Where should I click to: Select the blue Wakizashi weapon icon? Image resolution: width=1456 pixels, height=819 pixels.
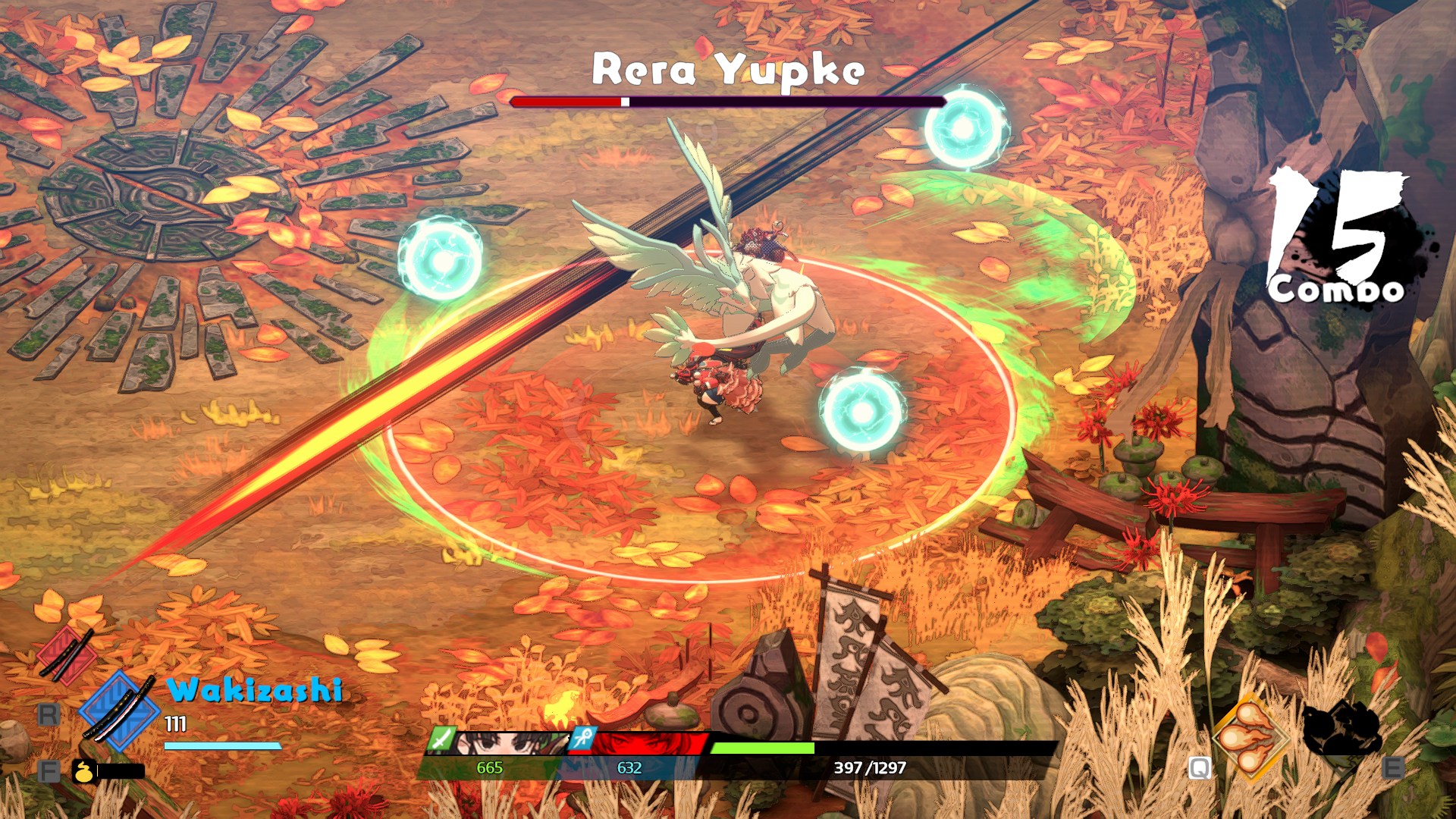118,711
